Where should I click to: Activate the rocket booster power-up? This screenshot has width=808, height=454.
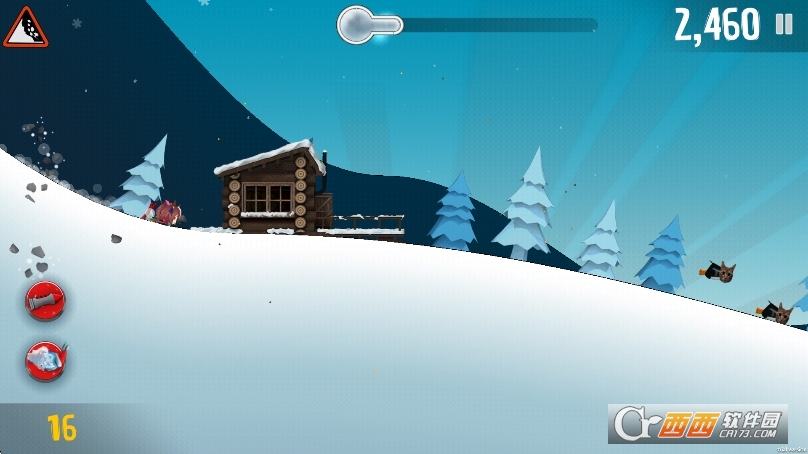[x=46, y=301]
